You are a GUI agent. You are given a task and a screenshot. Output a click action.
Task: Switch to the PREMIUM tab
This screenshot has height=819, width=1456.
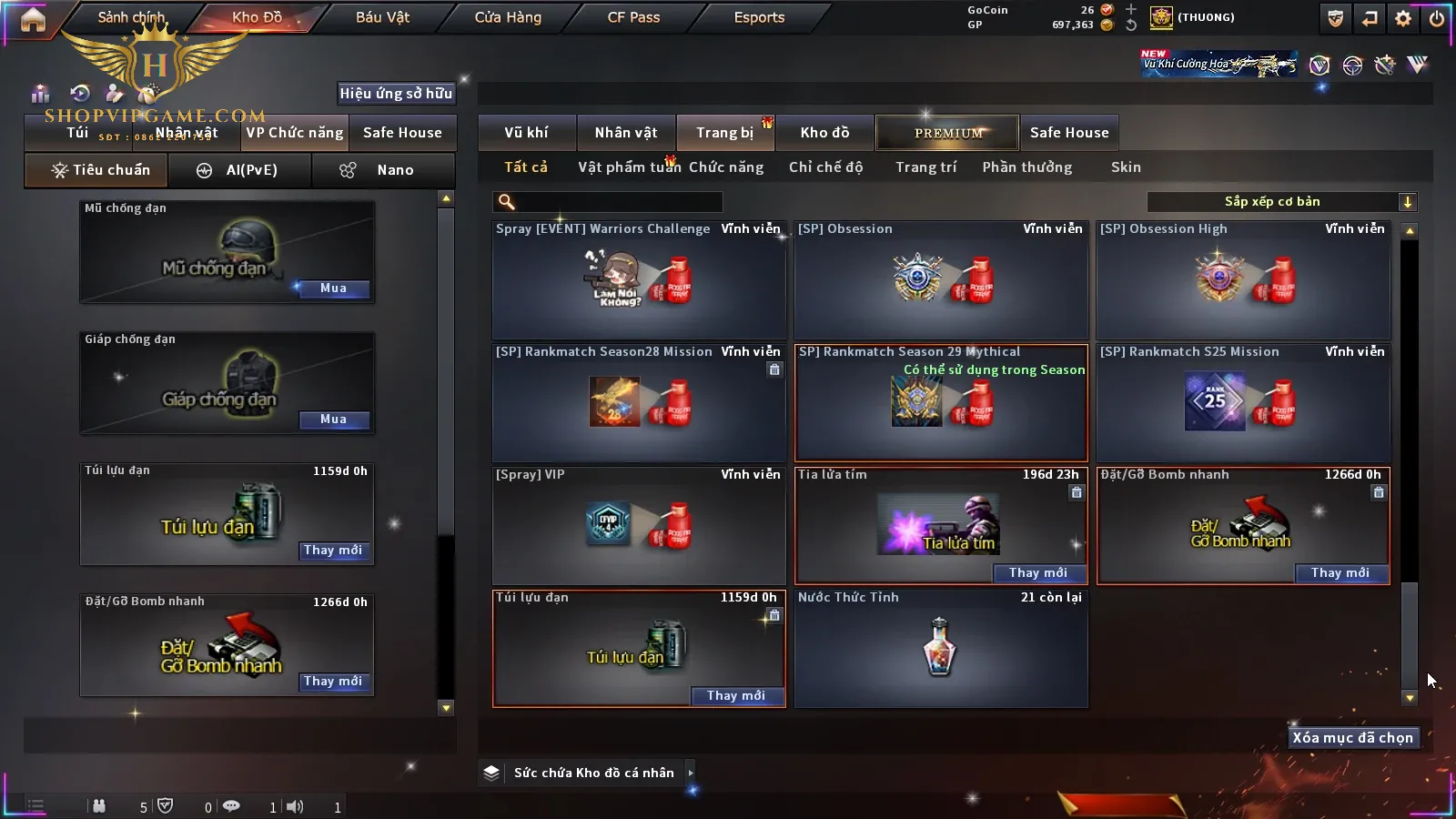click(947, 133)
